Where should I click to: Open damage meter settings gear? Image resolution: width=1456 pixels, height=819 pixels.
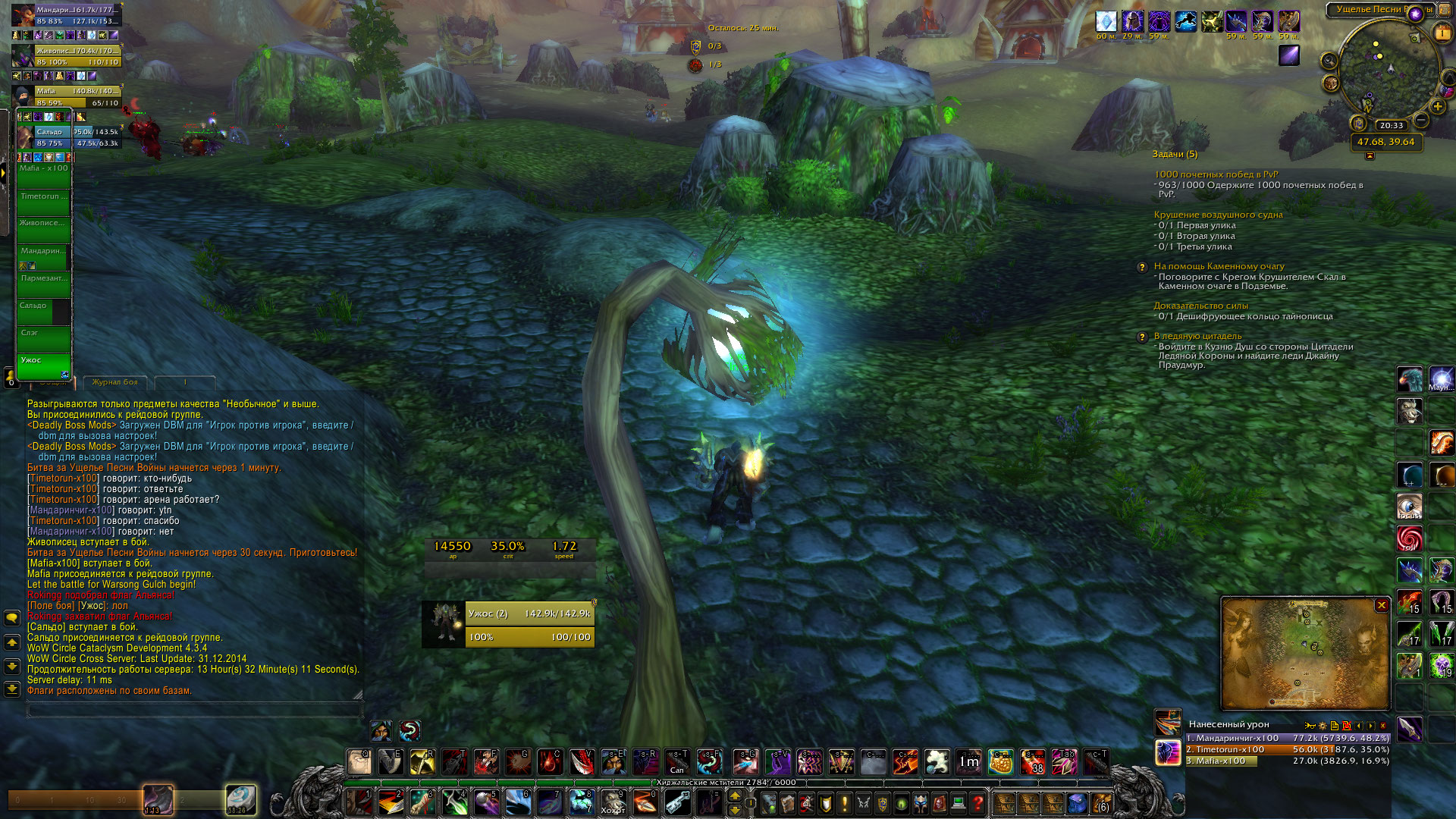[1323, 726]
